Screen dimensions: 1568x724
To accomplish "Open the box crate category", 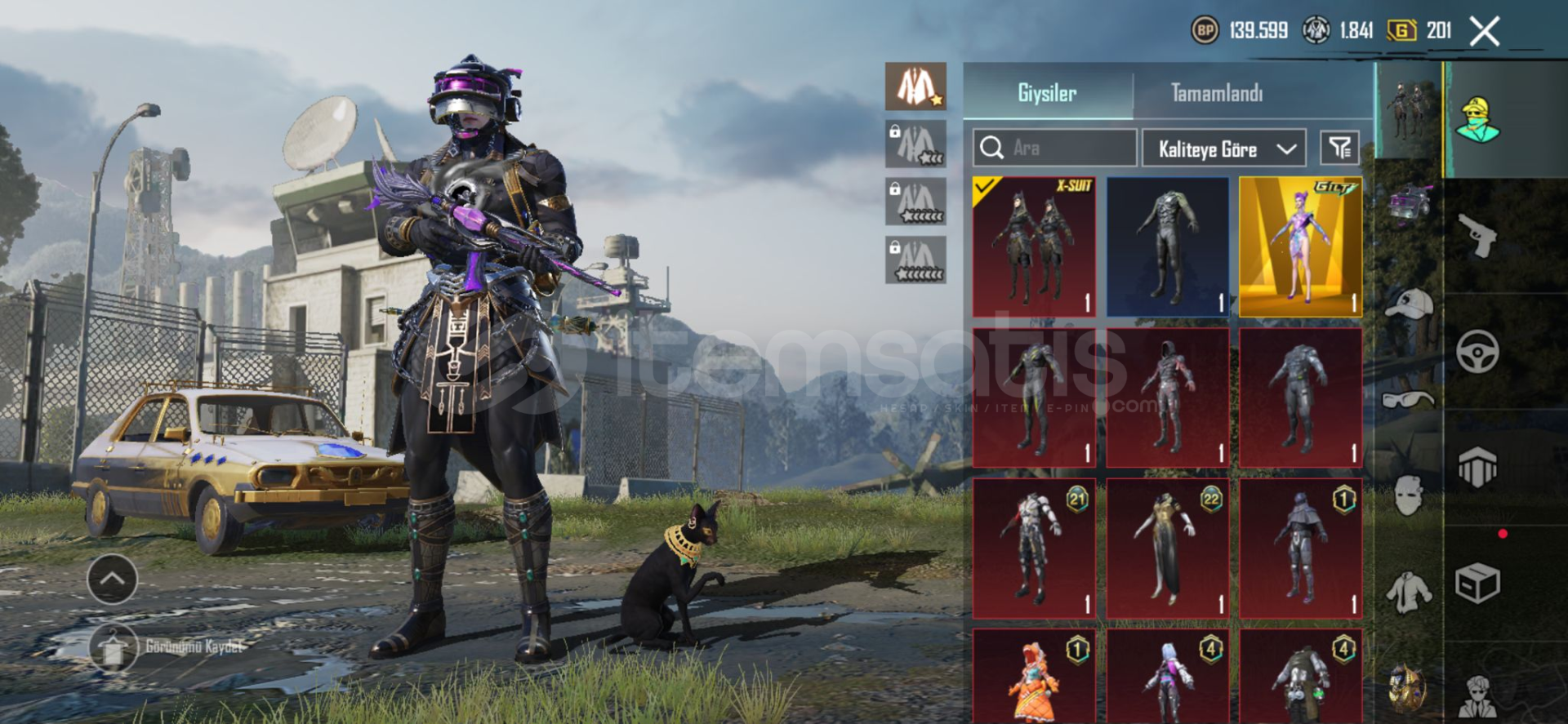I will (1477, 584).
